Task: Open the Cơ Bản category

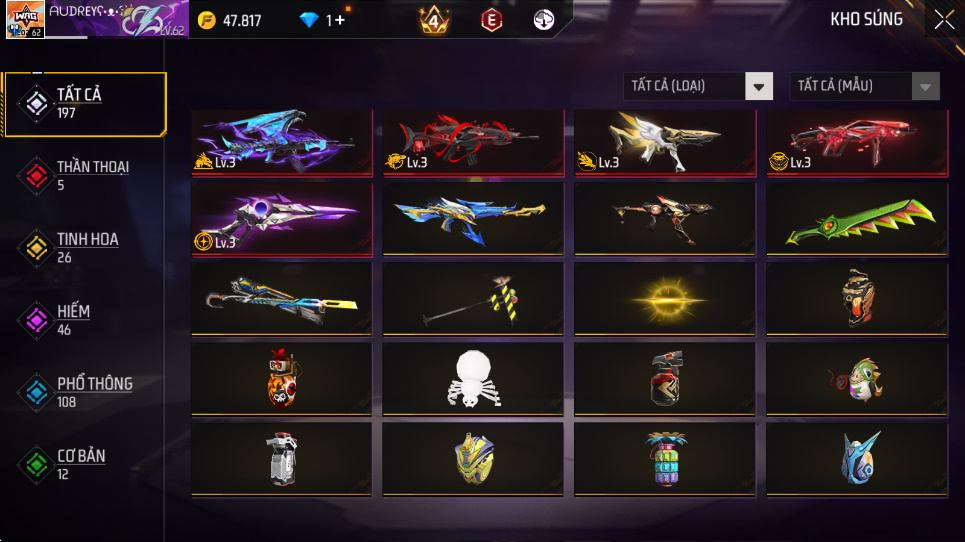Action: coord(83,463)
